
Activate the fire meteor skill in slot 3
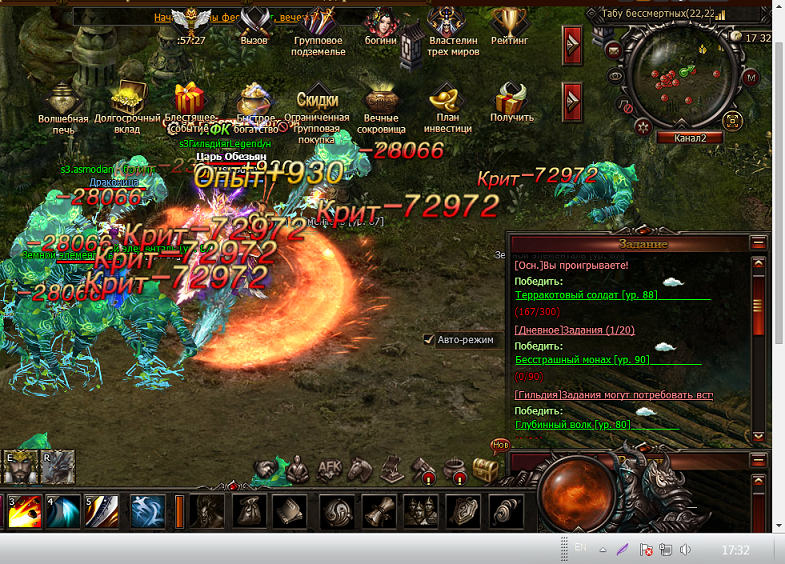[x=23, y=511]
